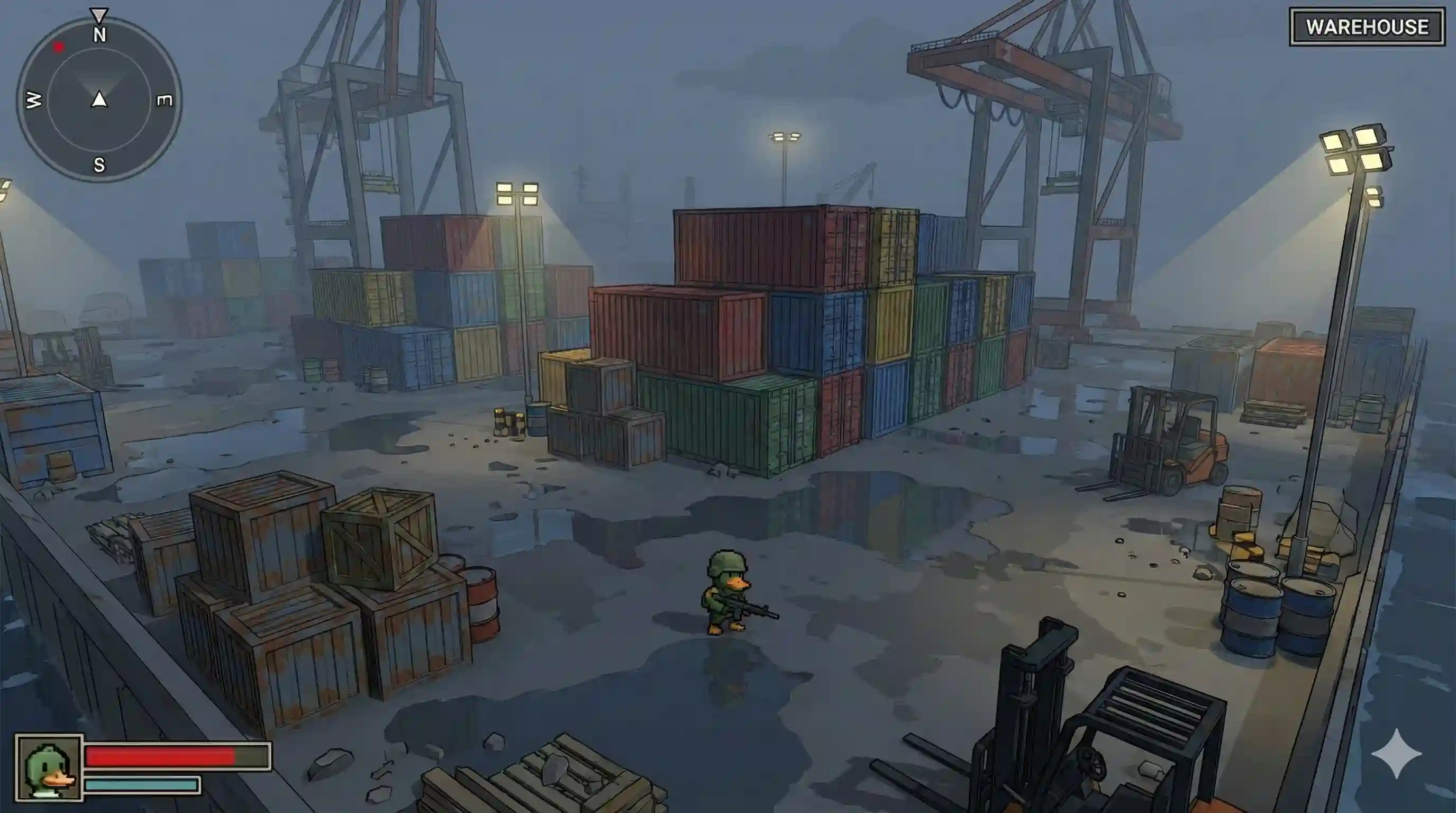This screenshot has height=813, width=1456.
Task: Click the WAREHOUSE location label
Action: pos(1367,26)
